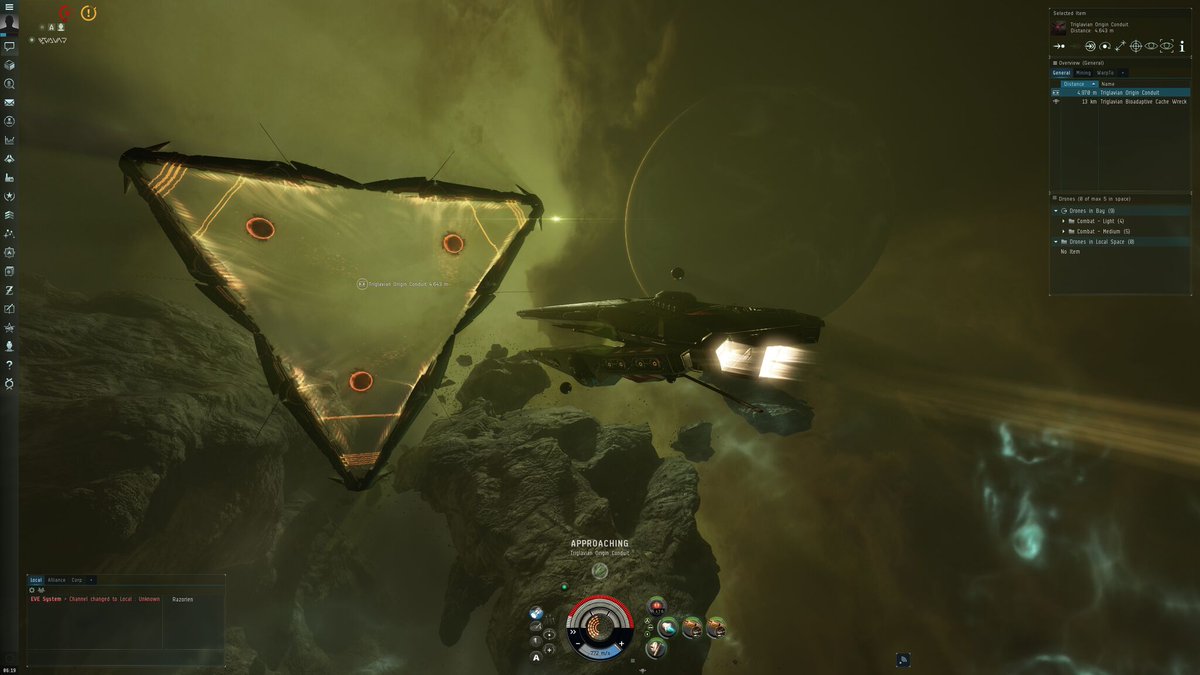Viewport: 1200px width, 675px height.
Task: Open the mail envelope icon
Action: 9,102
